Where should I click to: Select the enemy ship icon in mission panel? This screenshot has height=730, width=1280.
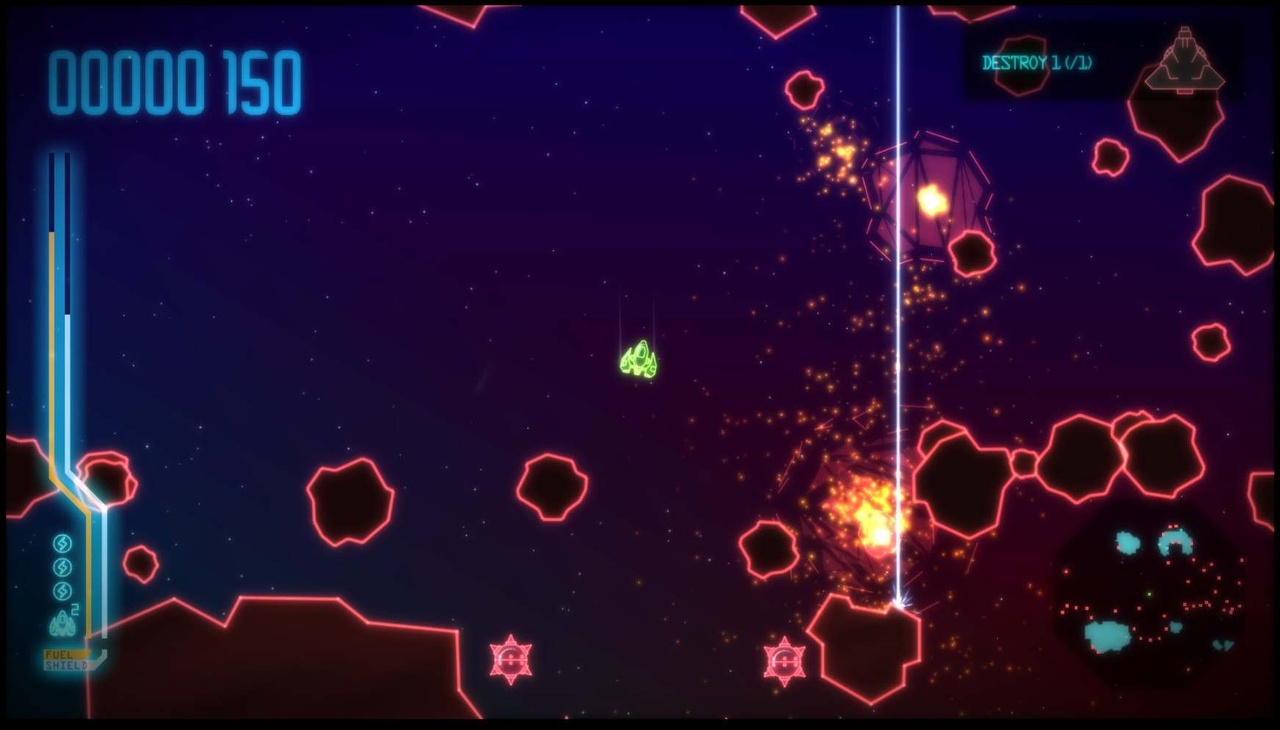click(1185, 62)
